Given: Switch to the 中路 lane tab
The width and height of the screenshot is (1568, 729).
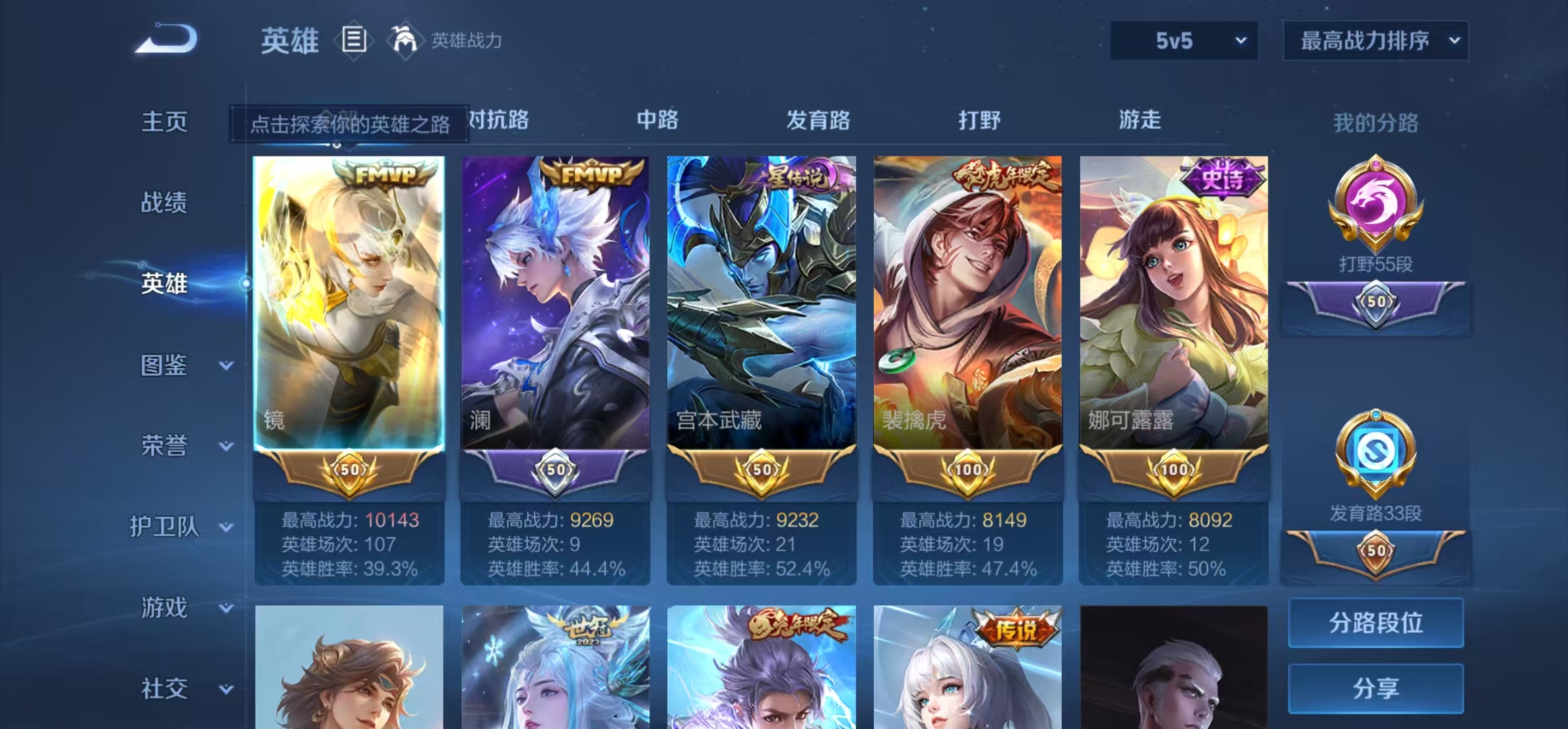Looking at the screenshot, I should (658, 121).
